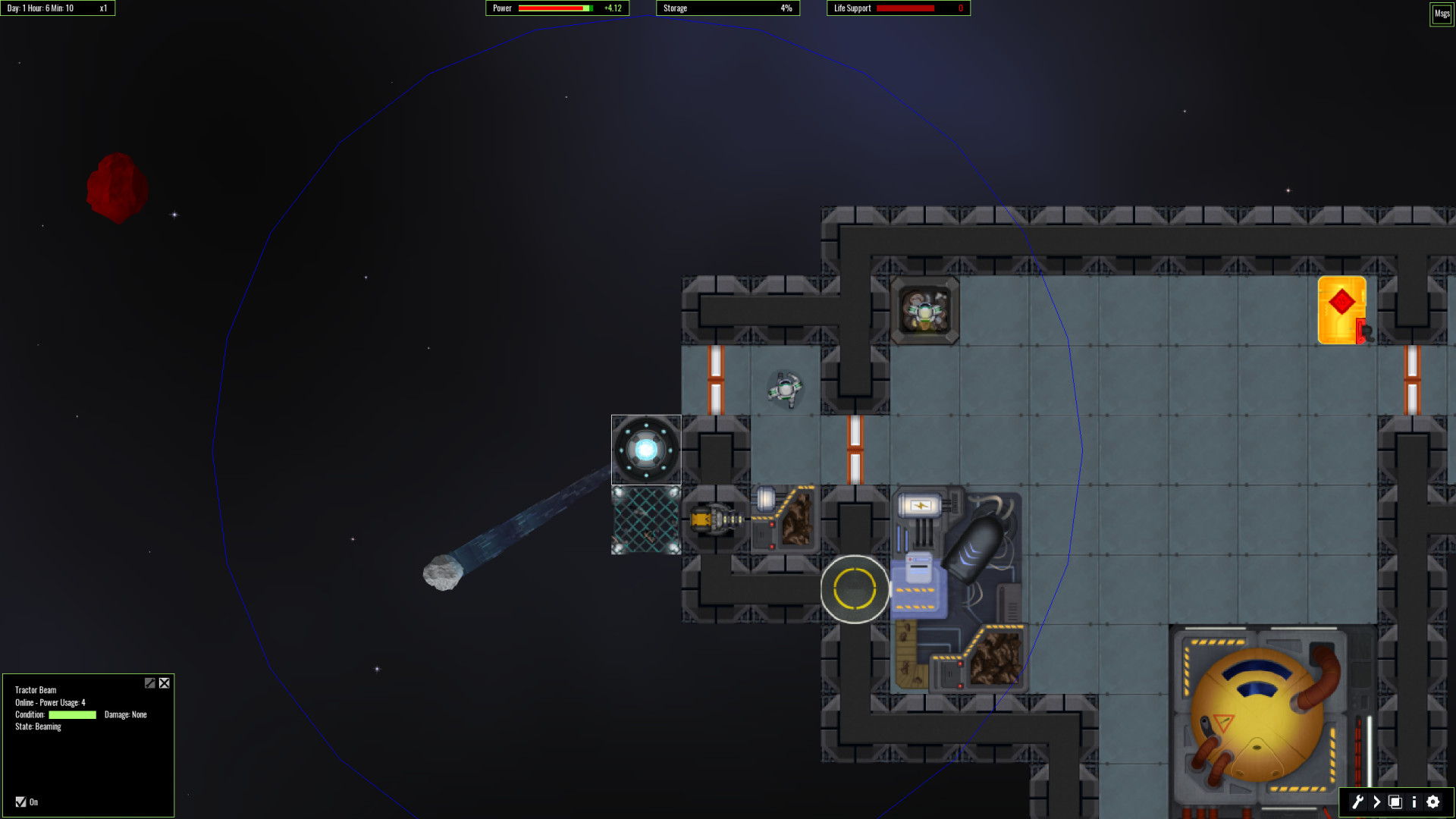
Task: Click the arrow icon next to the wrench
Action: click(1376, 802)
